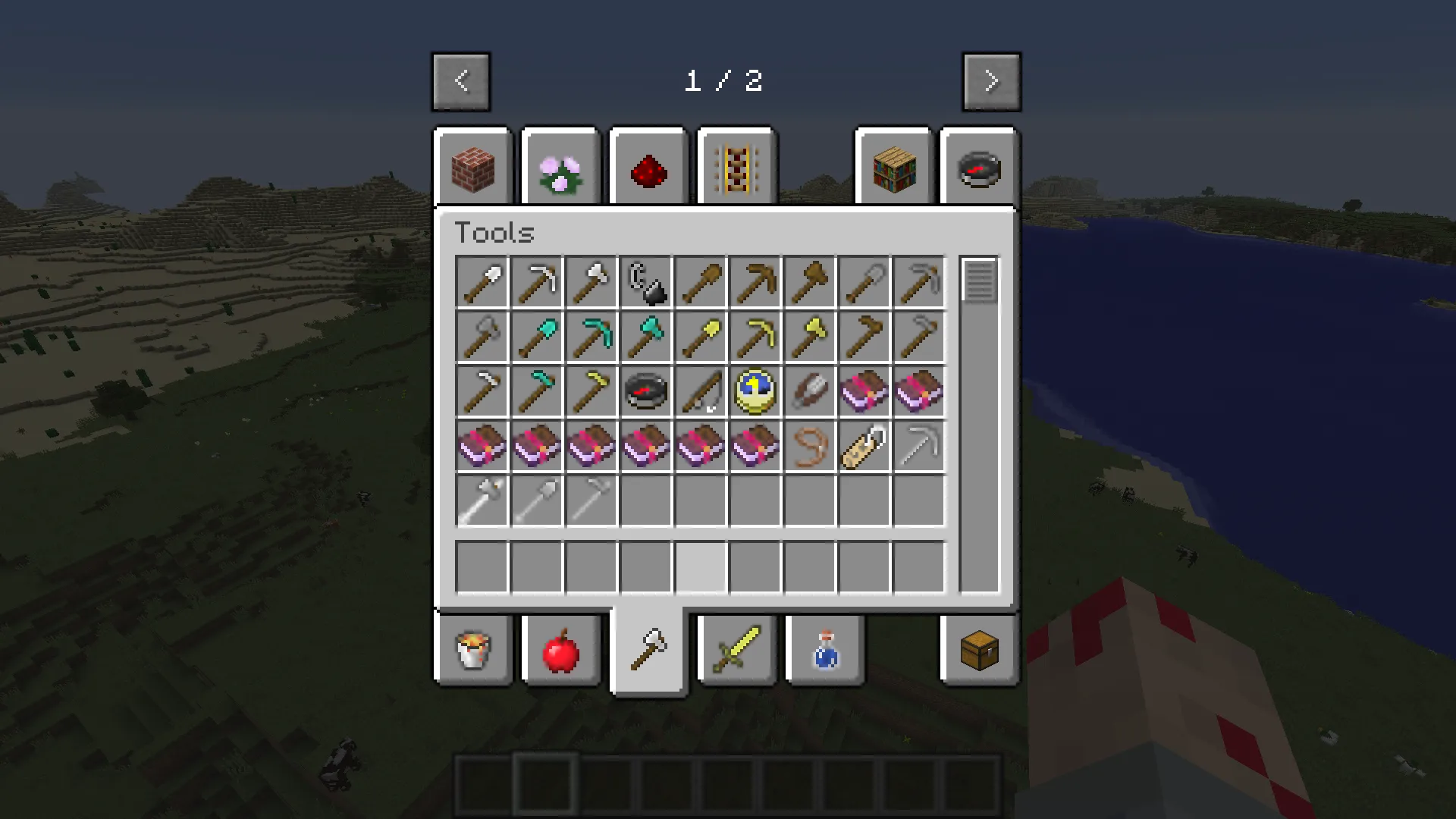
Task: Click the left page navigation arrow
Action: 462,81
